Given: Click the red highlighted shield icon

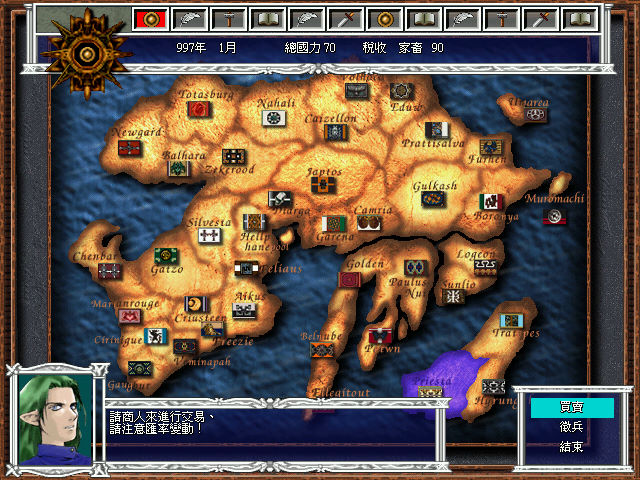Looking at the screenshot, I should pyautogui.click(x=150, y=18).
